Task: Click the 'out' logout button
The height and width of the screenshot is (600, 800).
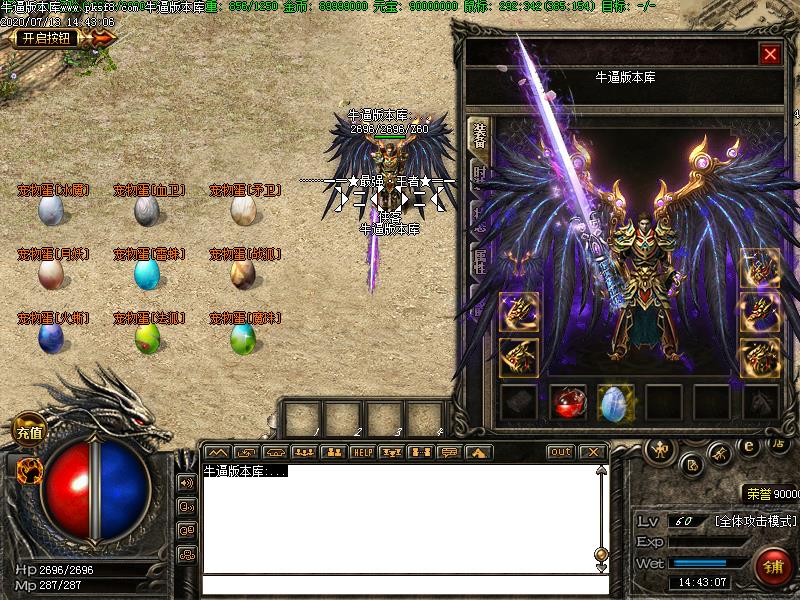Action: pyautogui.click(x=560, y=452)
